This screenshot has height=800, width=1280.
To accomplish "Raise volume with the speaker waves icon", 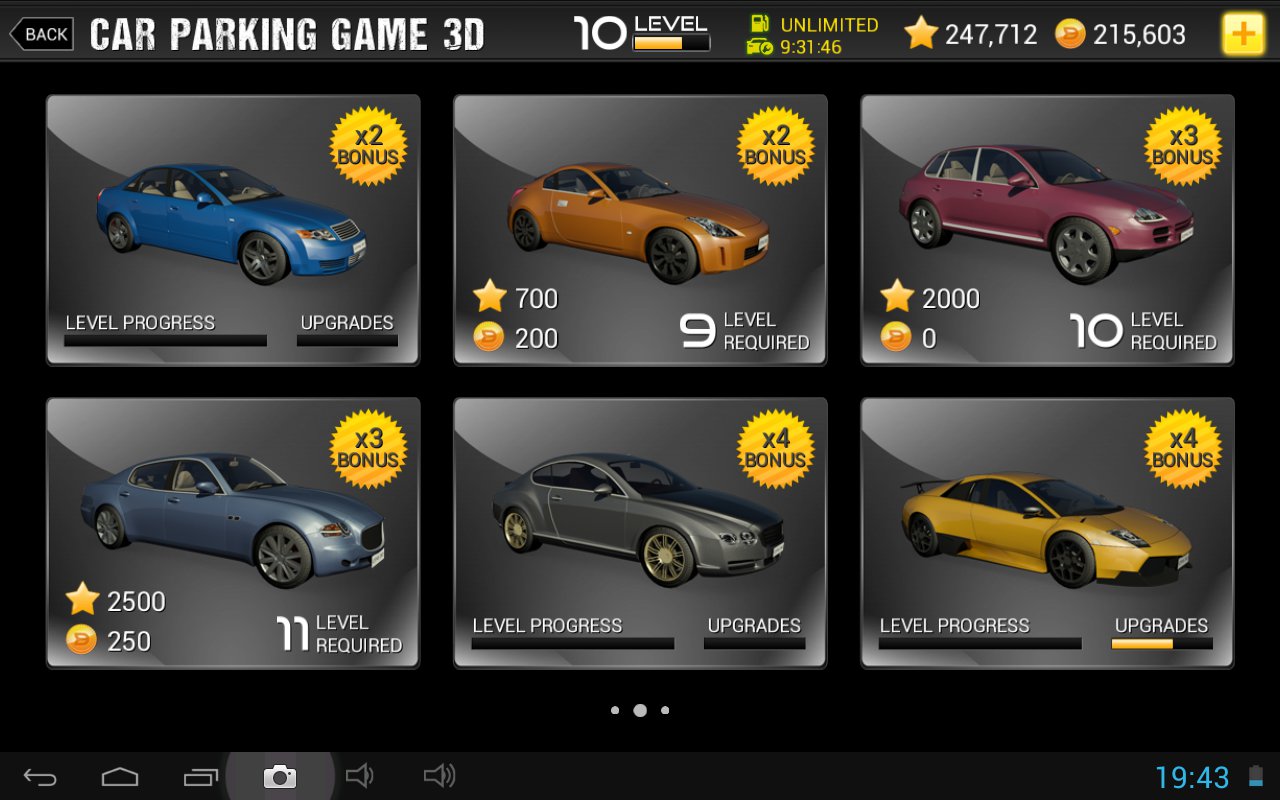I will (x=439, y=775).
